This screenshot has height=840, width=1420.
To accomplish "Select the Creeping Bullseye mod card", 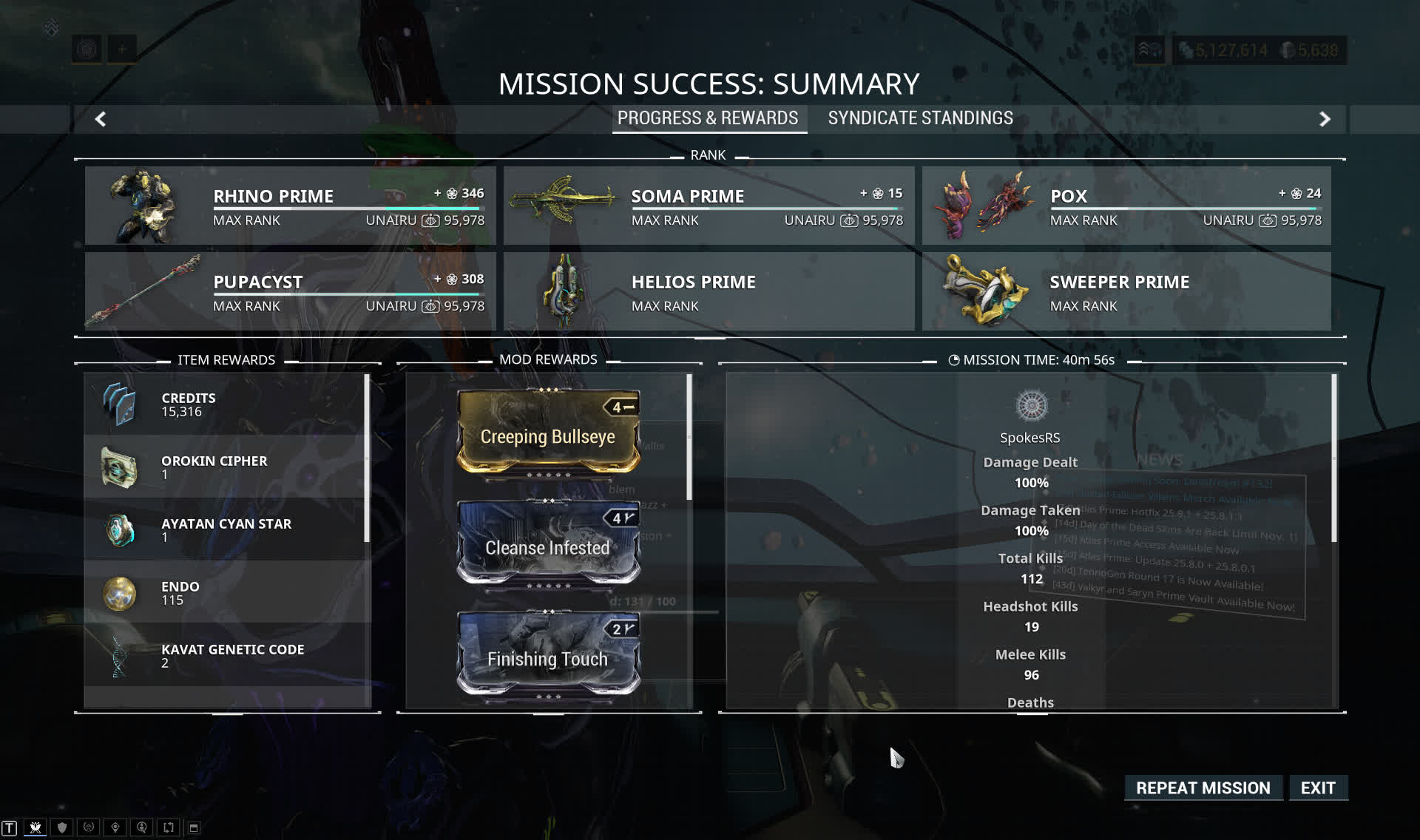I will coord(548,433).
